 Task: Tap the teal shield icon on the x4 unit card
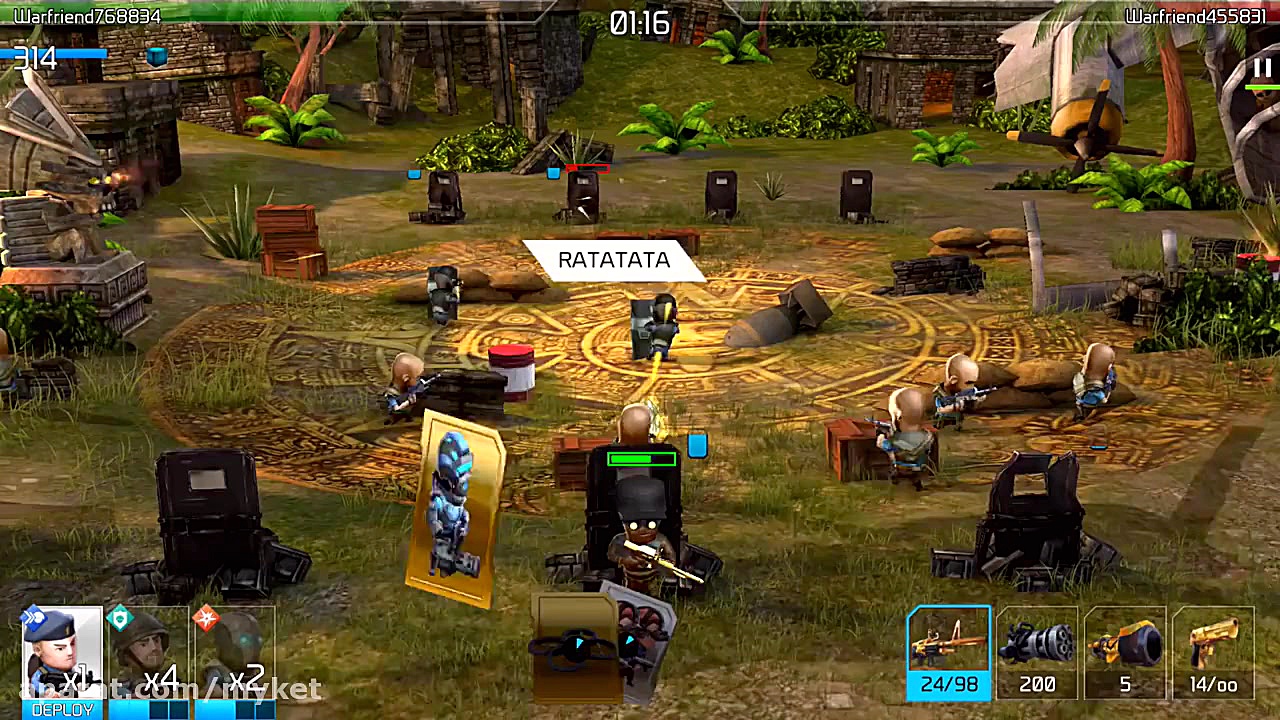(x=120, y=618)
